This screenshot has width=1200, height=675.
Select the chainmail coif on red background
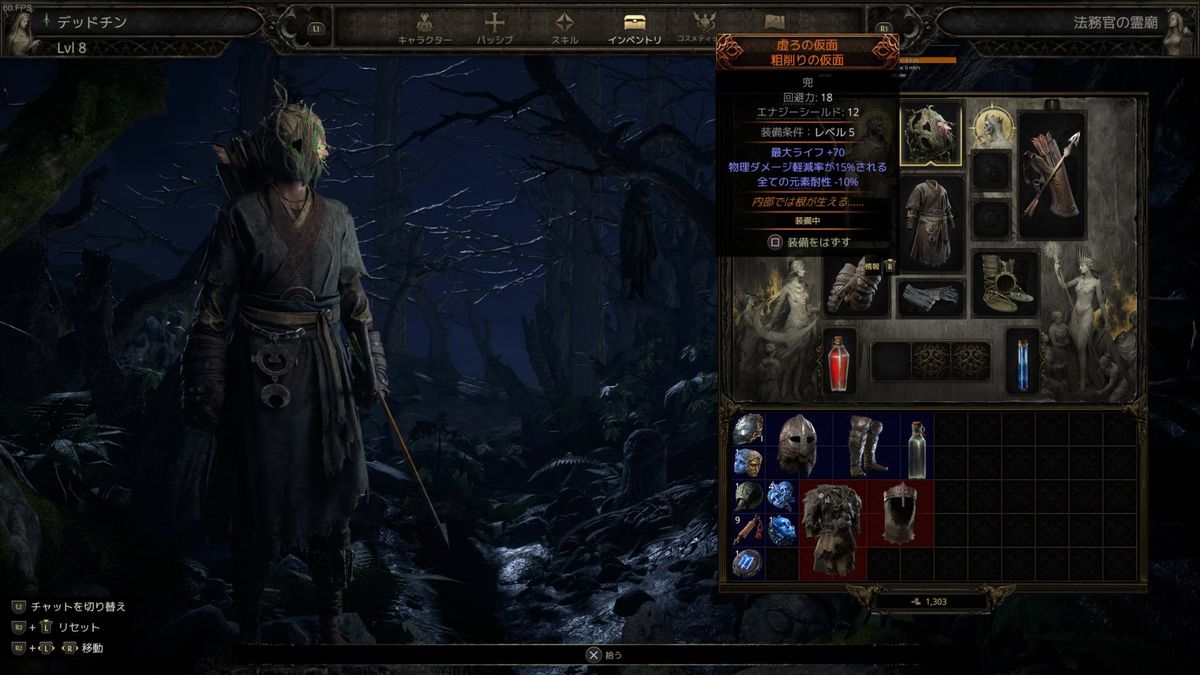(899, 514)
